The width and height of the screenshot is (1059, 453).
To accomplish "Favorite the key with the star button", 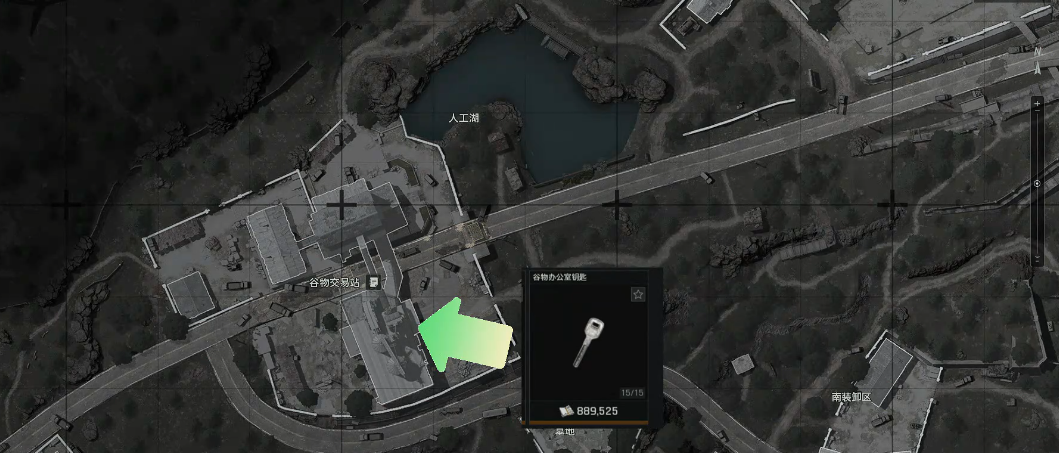I will pos(638,295).
